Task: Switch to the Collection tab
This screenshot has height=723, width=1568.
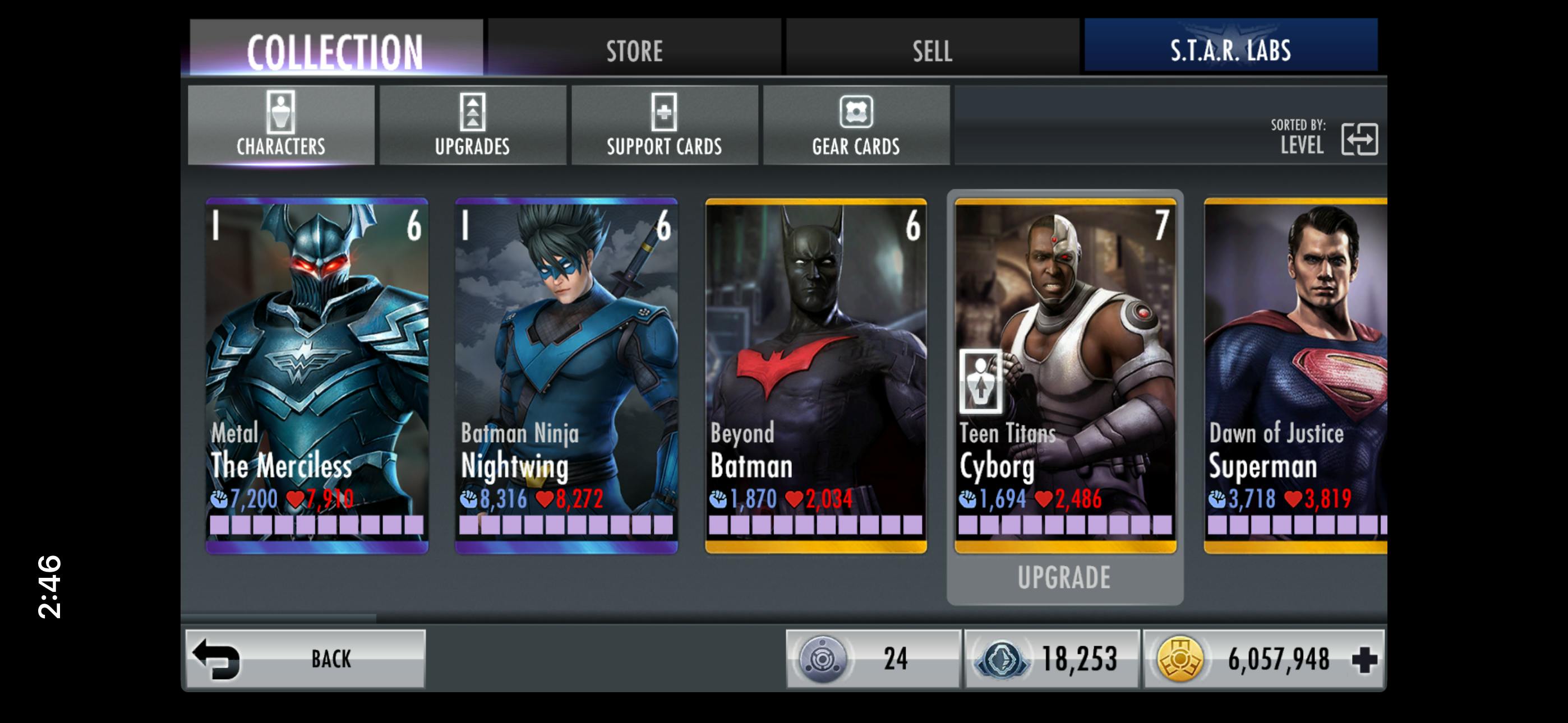Action: coord(336,49)
